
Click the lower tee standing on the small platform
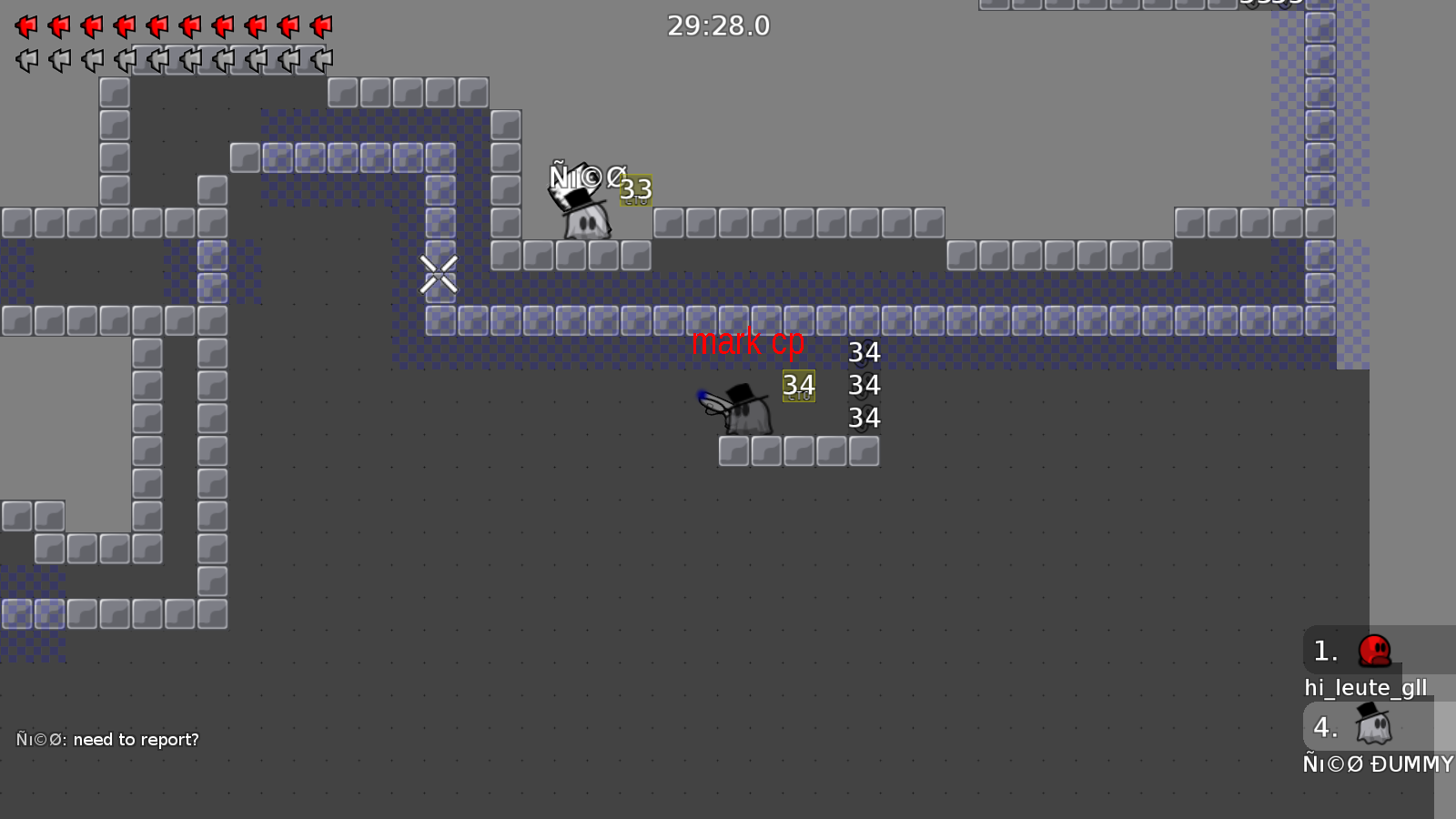pos(744,409)
